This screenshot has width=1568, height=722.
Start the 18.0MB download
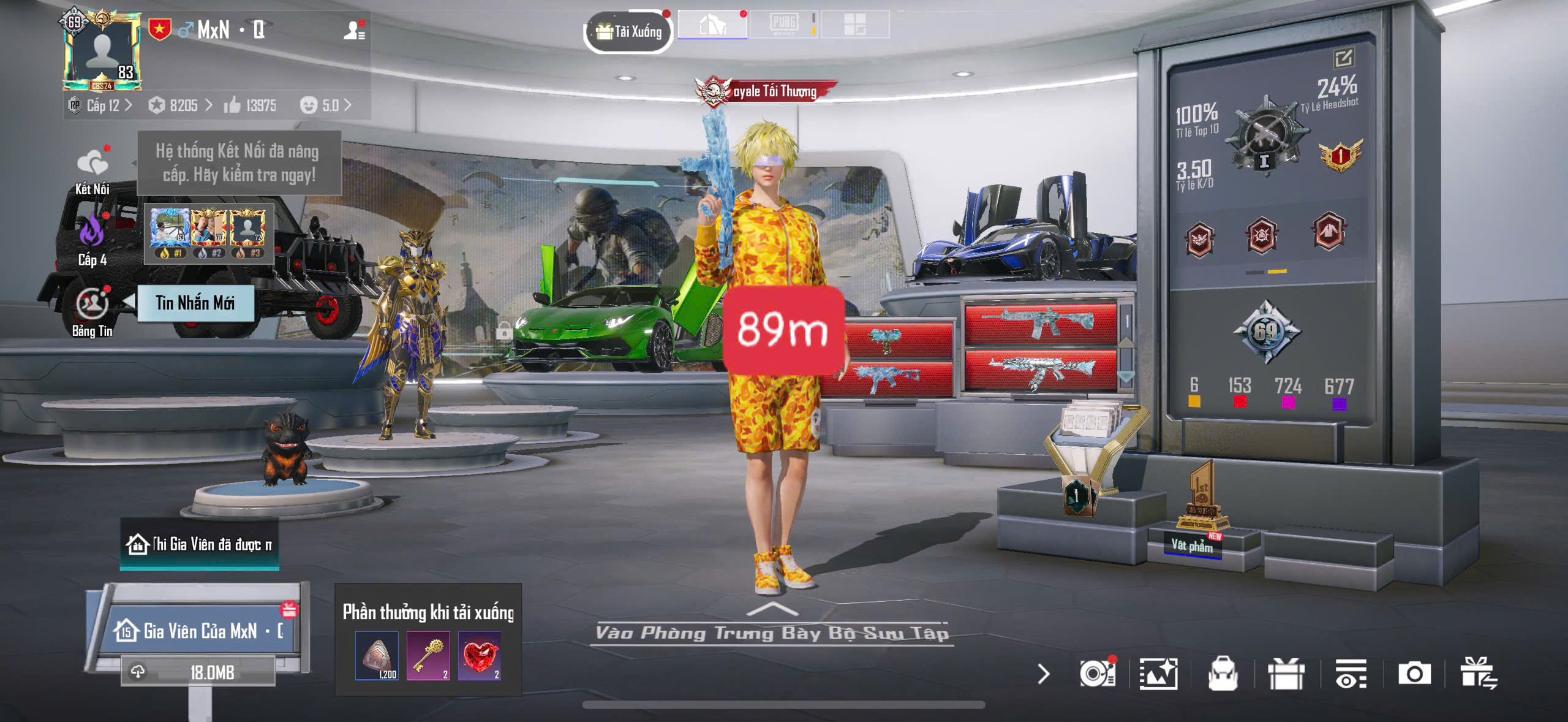(198, 672)
